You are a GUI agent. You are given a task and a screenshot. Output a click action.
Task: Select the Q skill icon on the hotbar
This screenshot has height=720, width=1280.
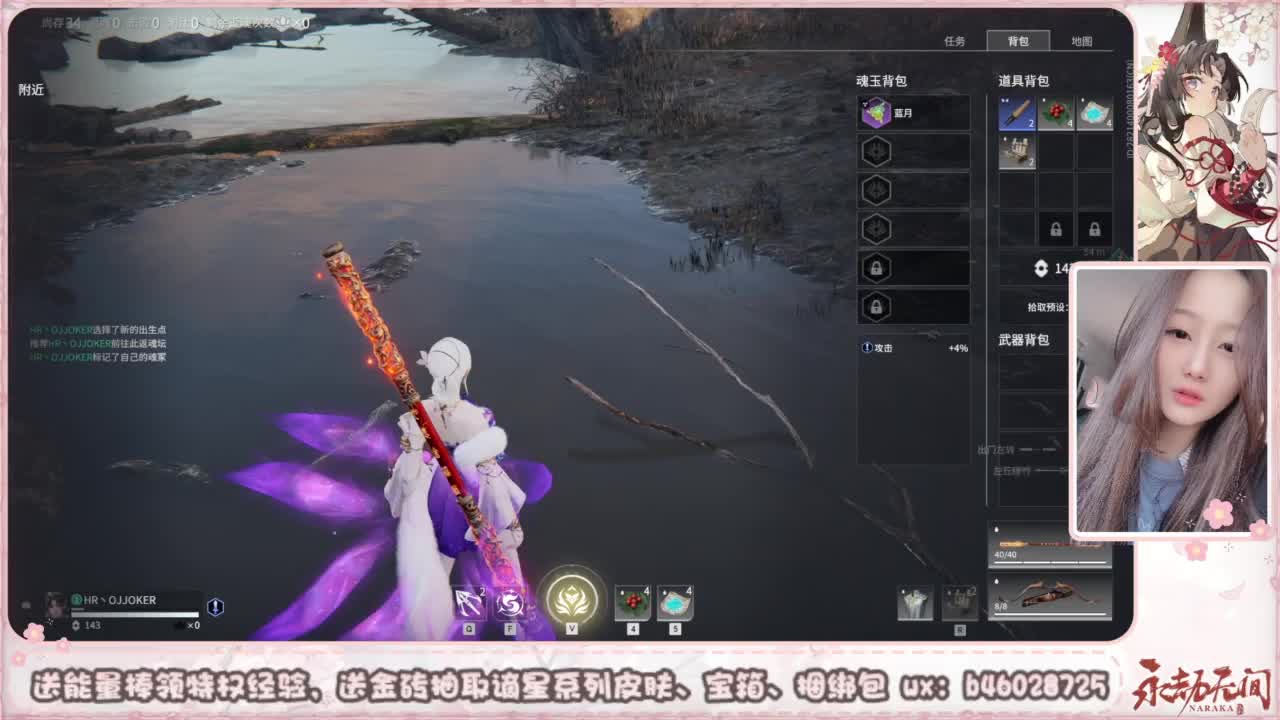pos(468,602)
